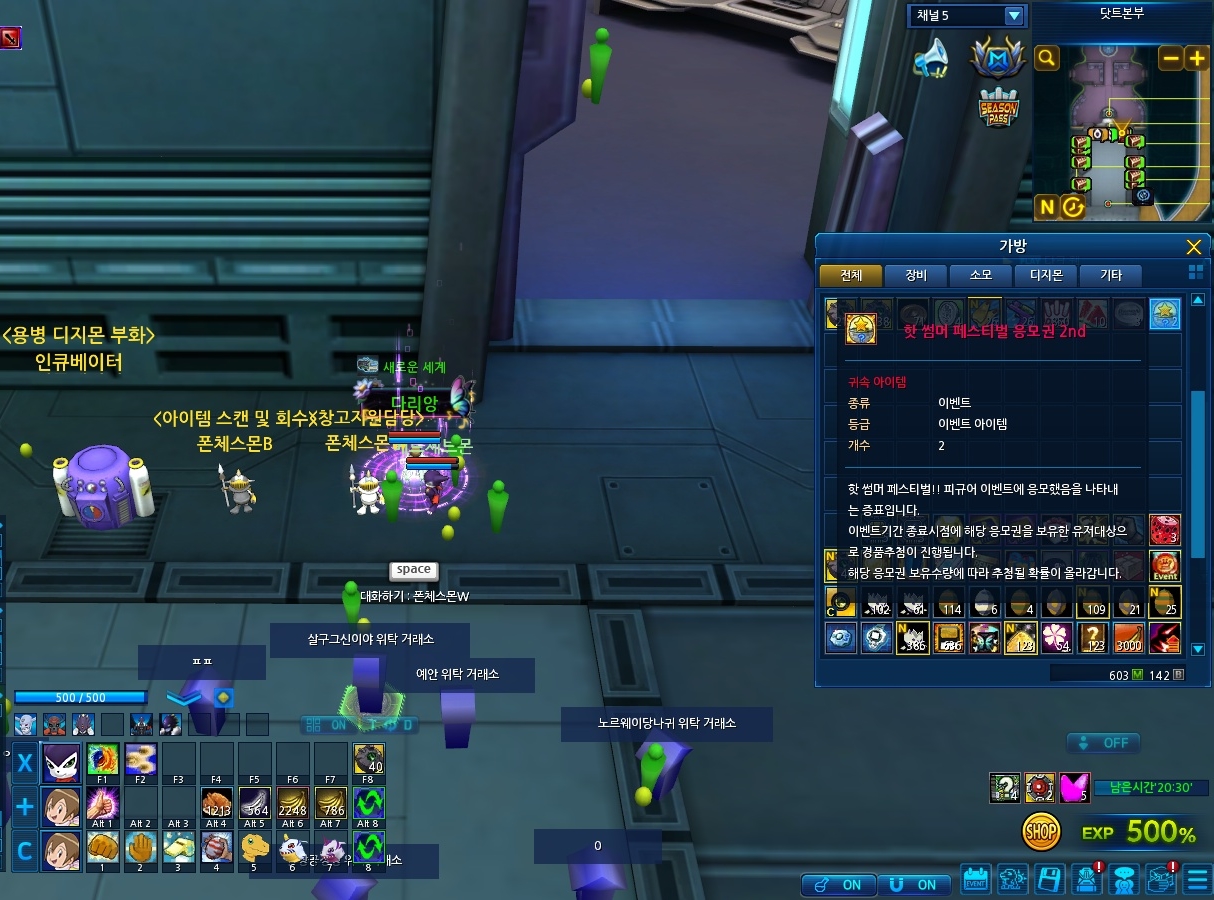Select the 디지몬 bag tab
Image resolution: width=1214 pixels, height=900 pixels.
(1046, 276)
